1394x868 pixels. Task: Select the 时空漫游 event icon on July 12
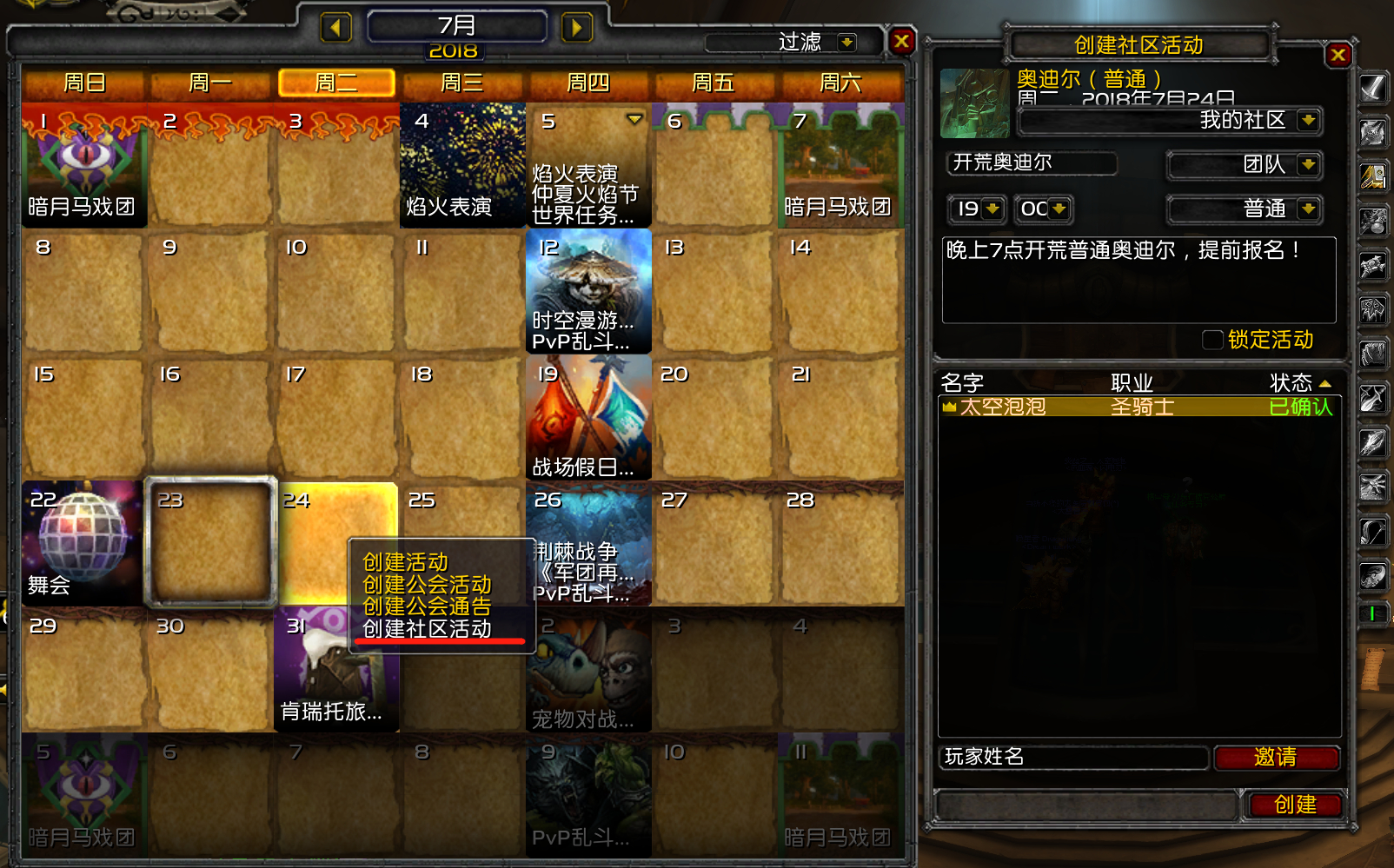tap(587, 291)
